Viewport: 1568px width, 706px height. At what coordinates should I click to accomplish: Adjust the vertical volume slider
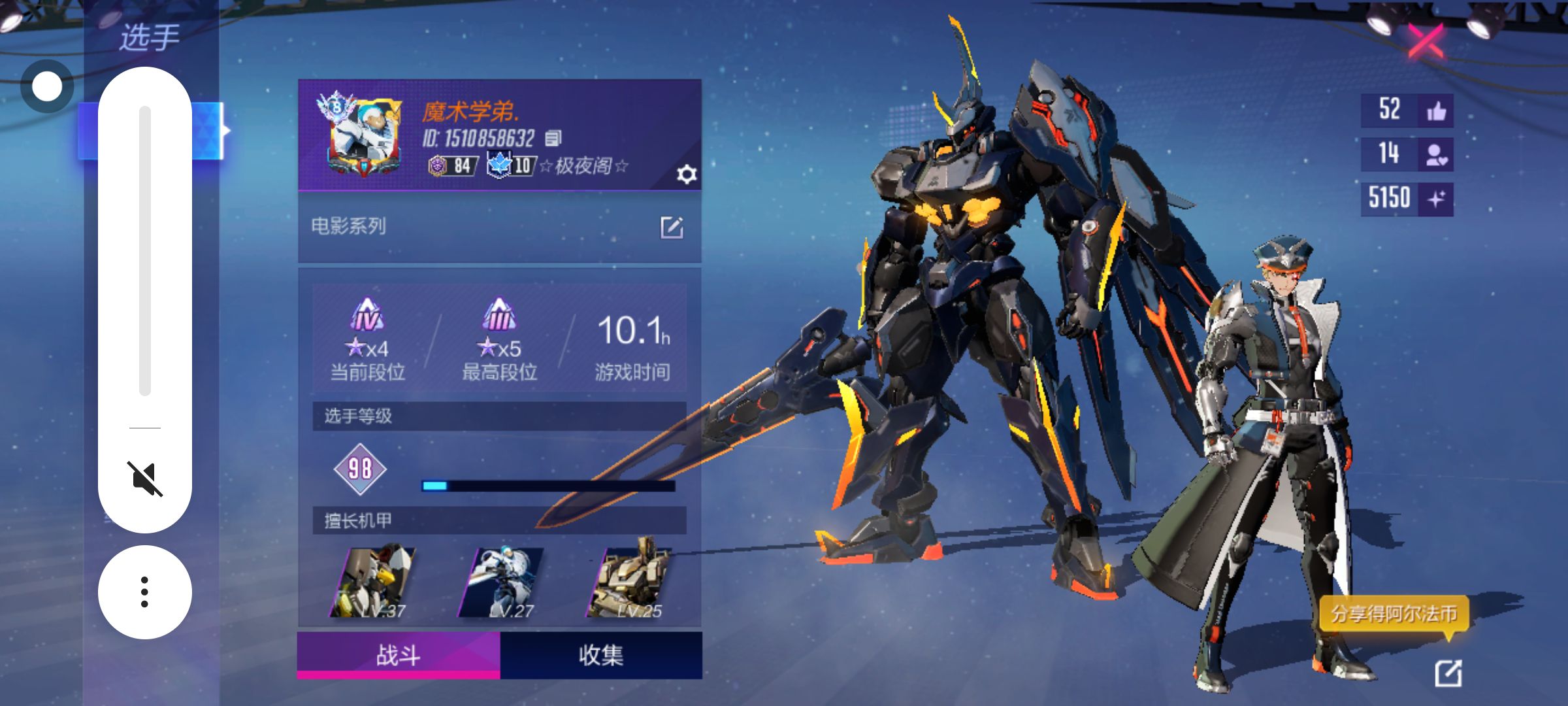coord(145,251)
